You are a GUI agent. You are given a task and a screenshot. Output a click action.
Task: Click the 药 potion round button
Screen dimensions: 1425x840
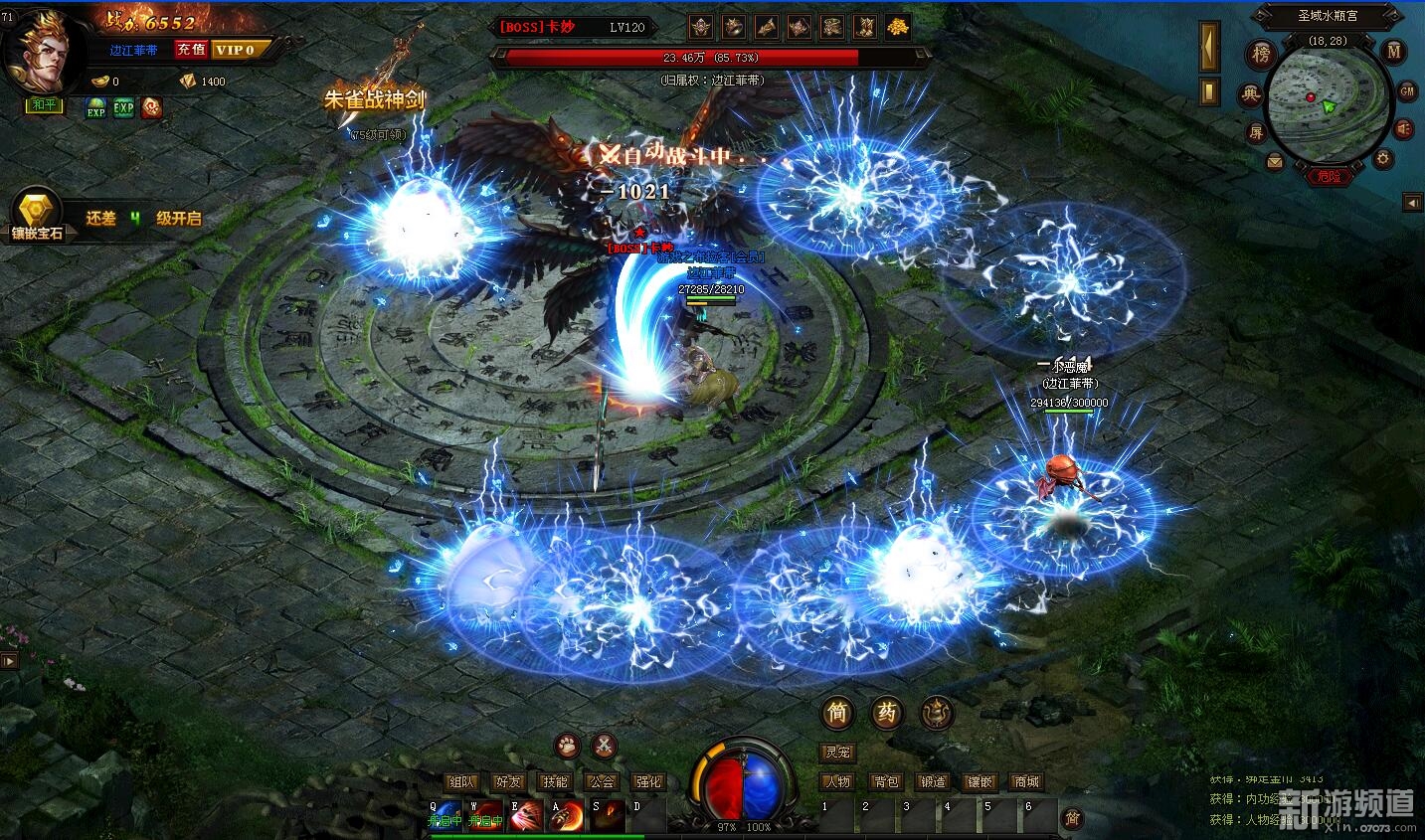[x=886, y=712]
